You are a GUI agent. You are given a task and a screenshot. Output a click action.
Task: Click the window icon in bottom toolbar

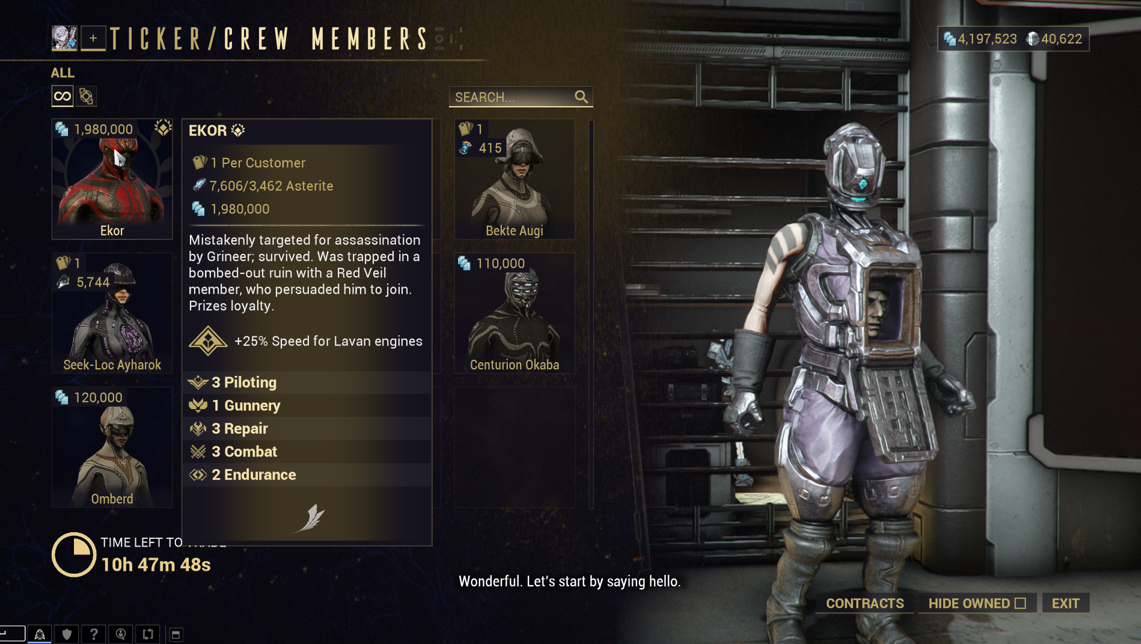(x=175, y=634)
